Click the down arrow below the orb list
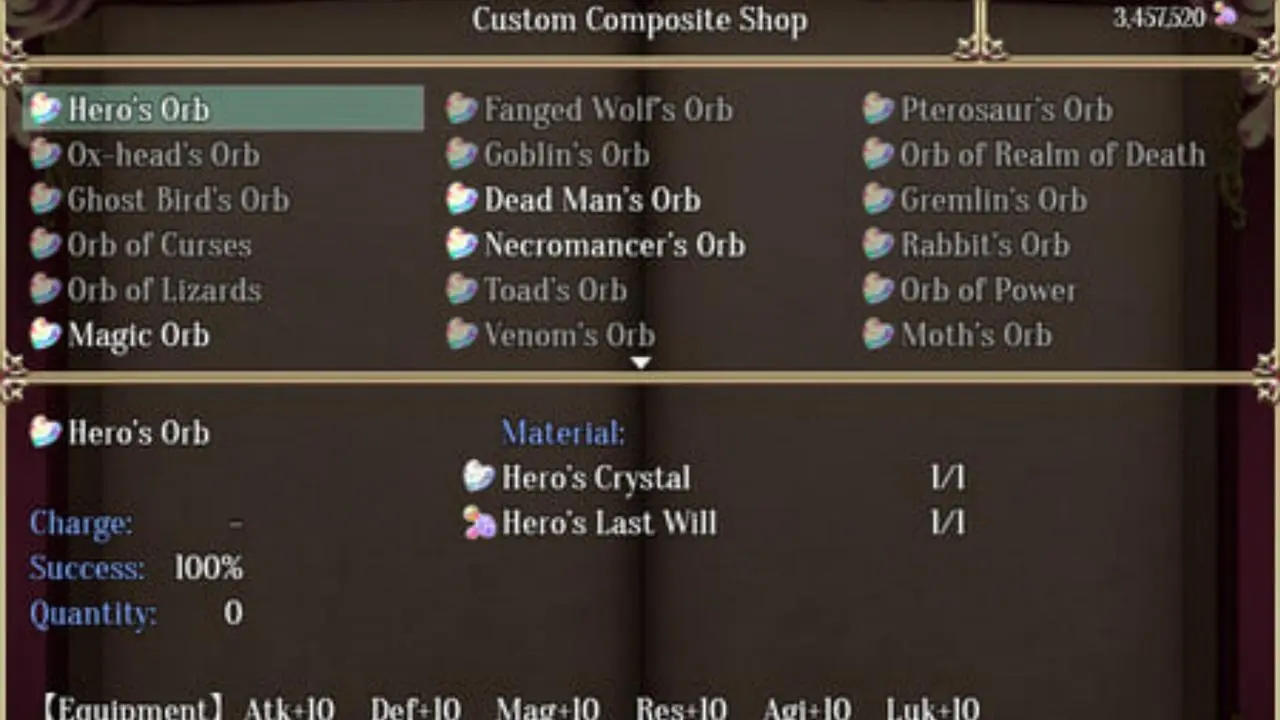The width and height of the screenshot is (1280, 720). click(x=640, y=363)
